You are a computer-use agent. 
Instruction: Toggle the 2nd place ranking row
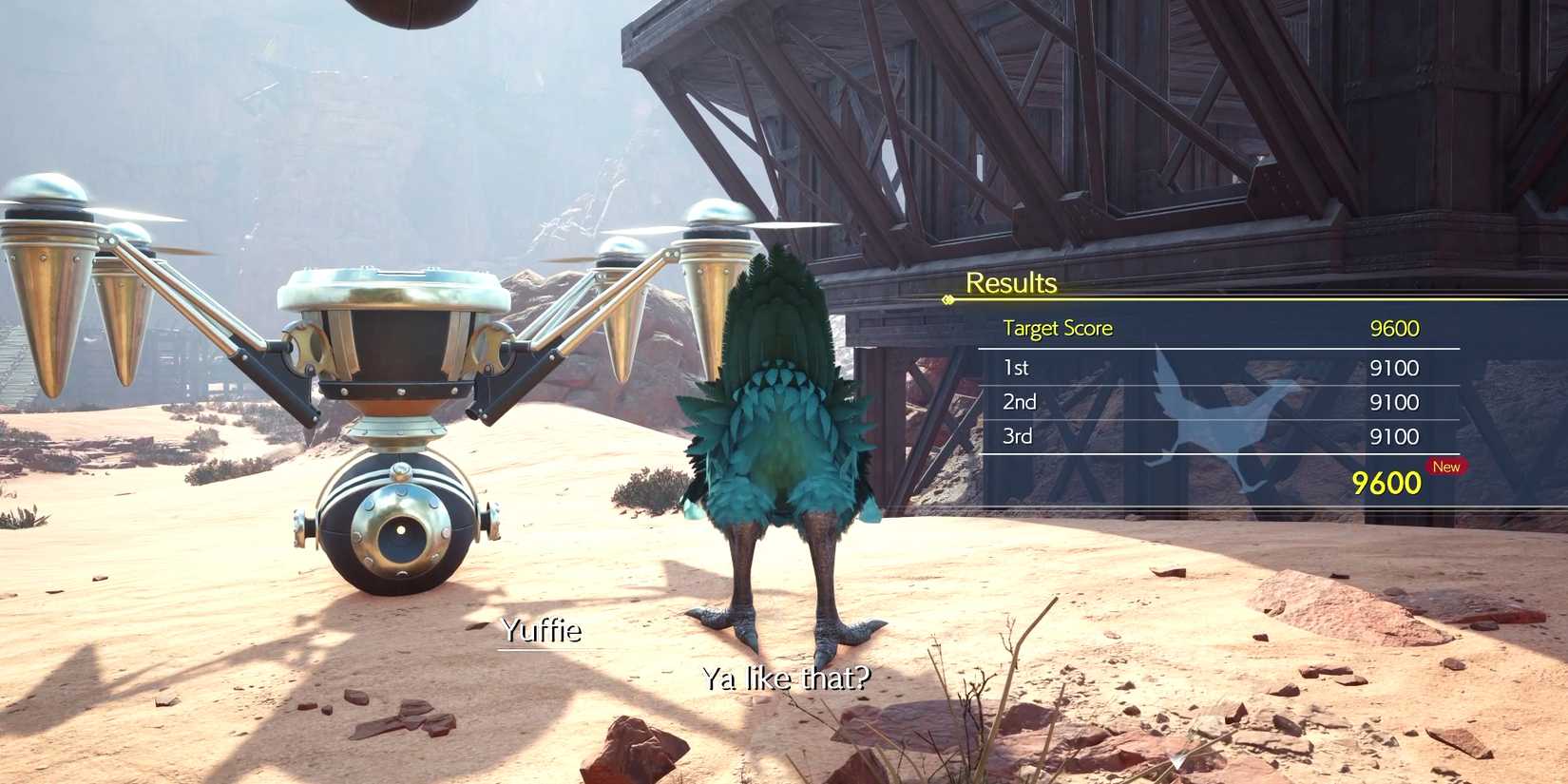(1019, 401)
